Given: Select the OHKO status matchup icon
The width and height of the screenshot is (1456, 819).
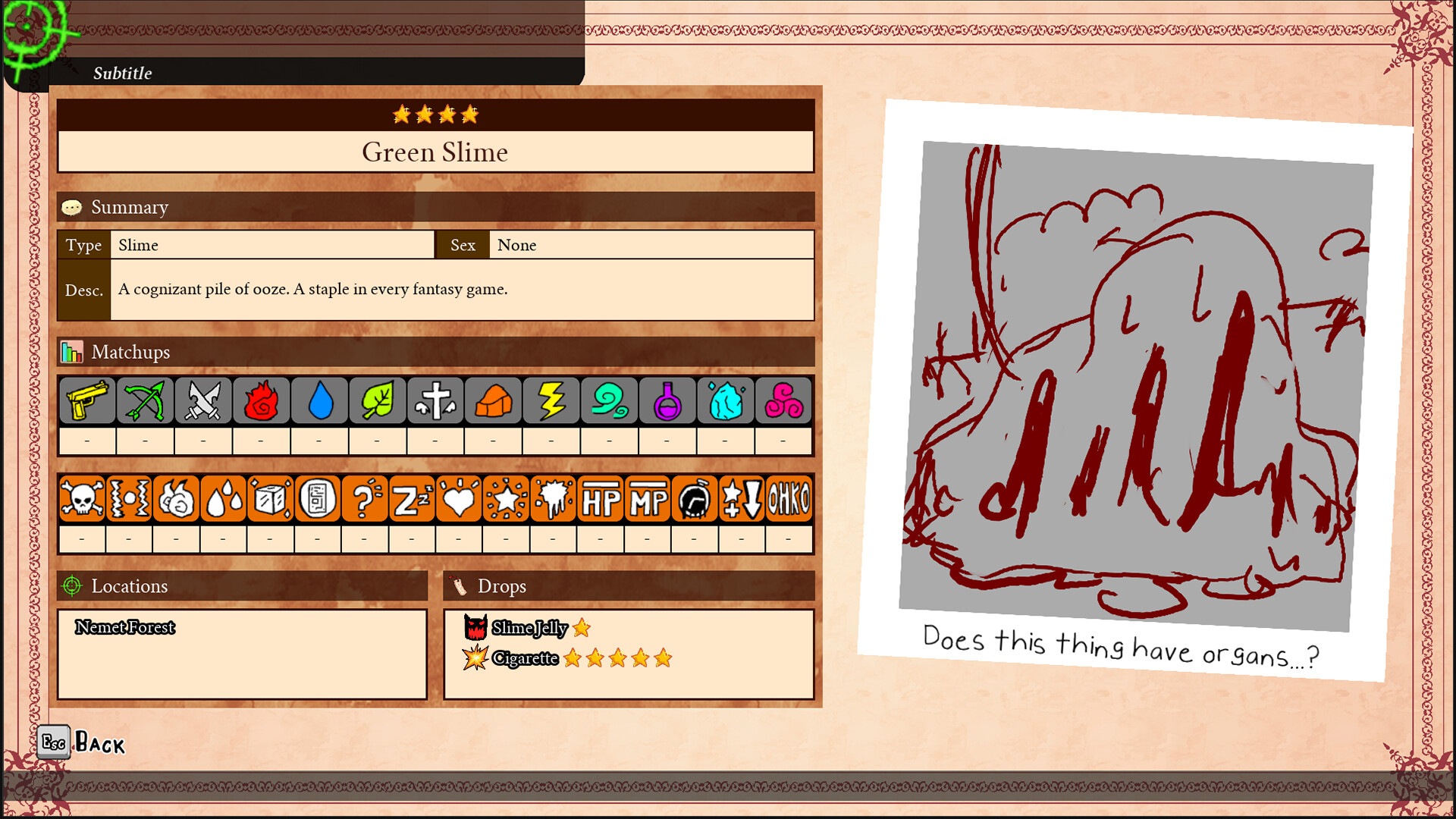Looking at the screenshot, I should pos(789,498).
